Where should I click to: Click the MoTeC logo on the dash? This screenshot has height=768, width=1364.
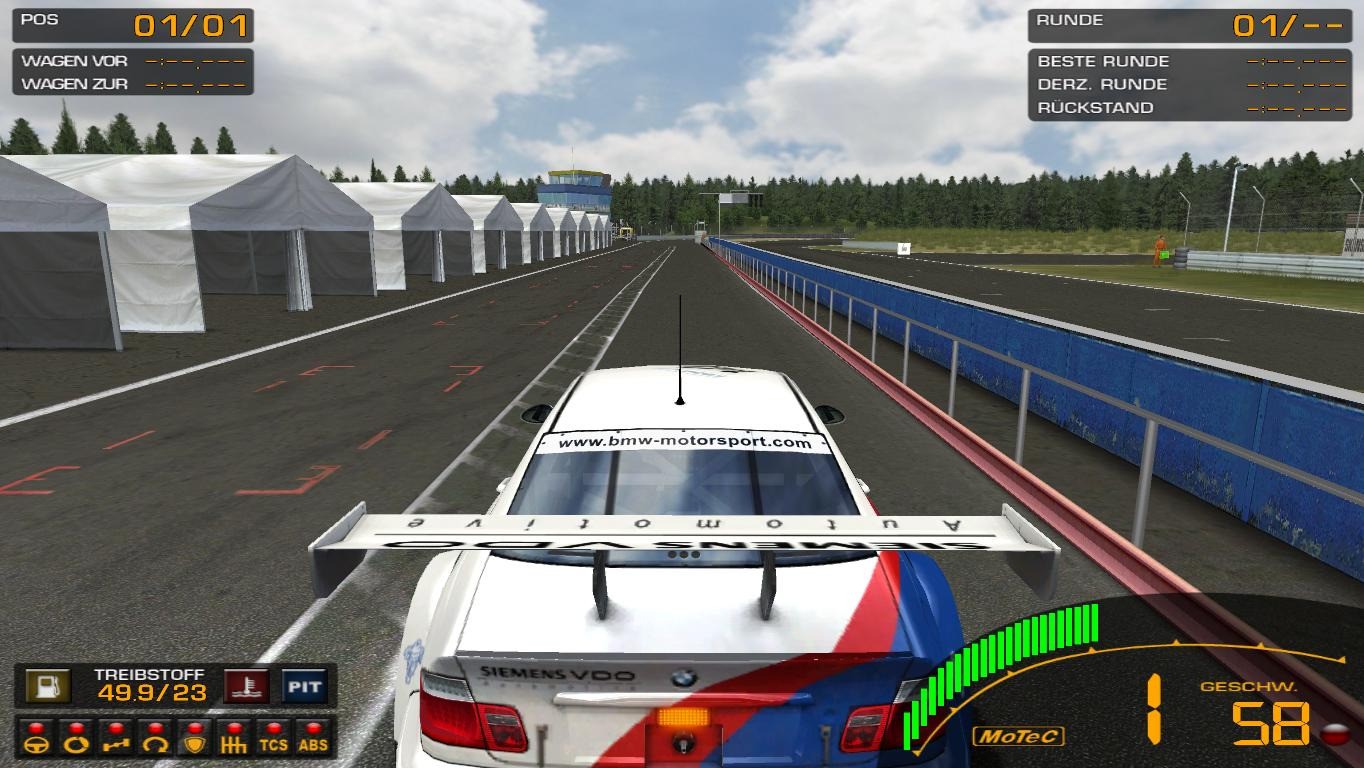pos(1018,737)
